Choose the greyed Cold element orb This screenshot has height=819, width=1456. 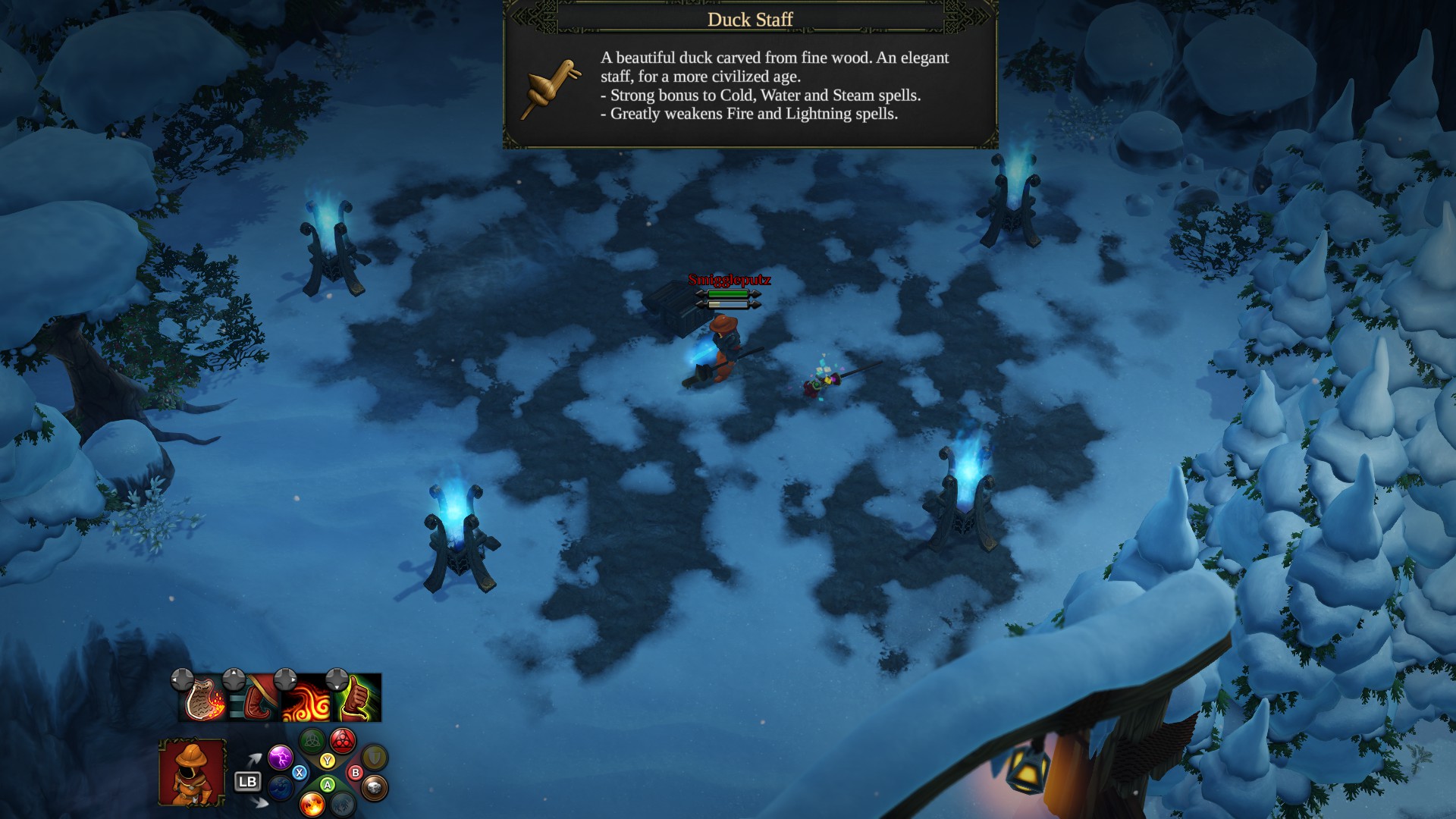pos(343,804)
